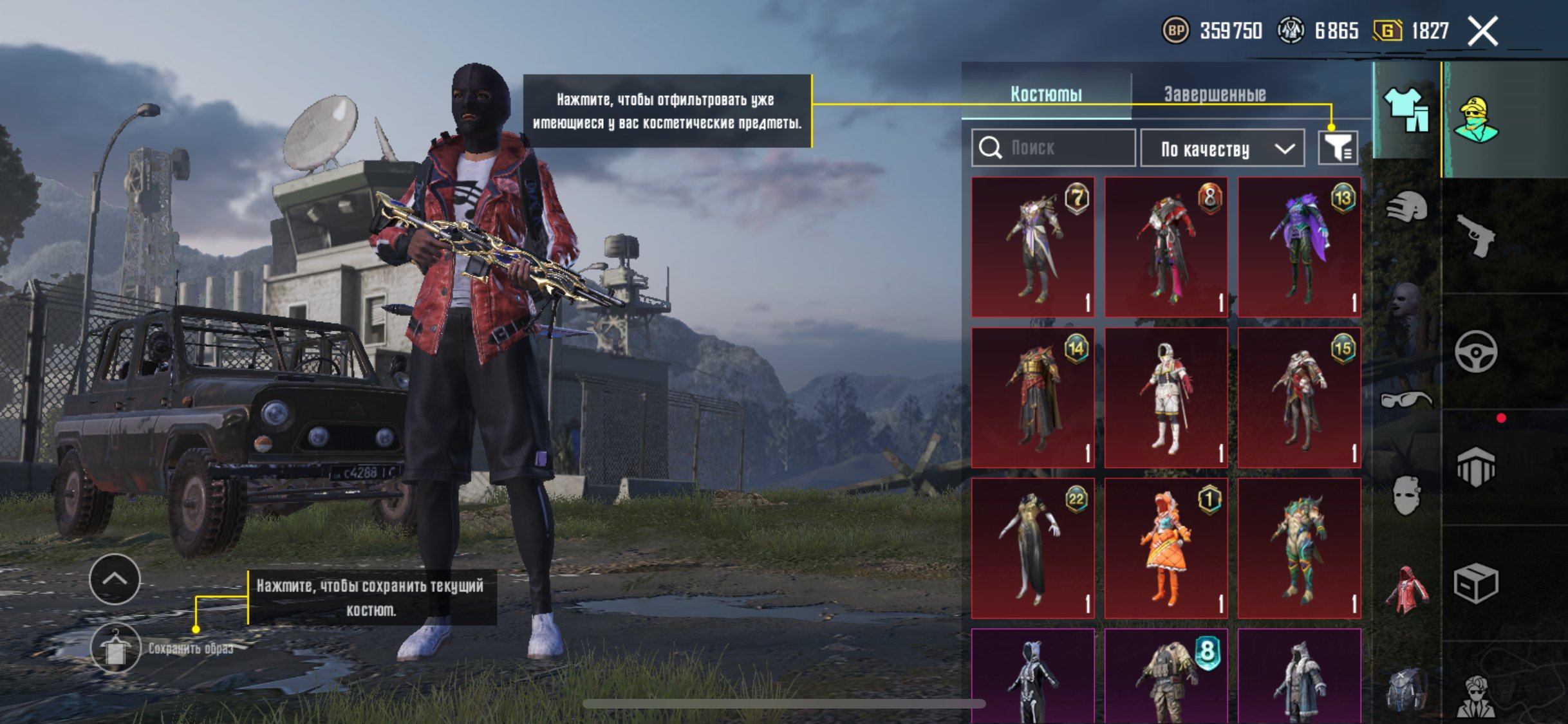
Task: Pick the black gown outfit numbered 22
Action: [1032, 548]
